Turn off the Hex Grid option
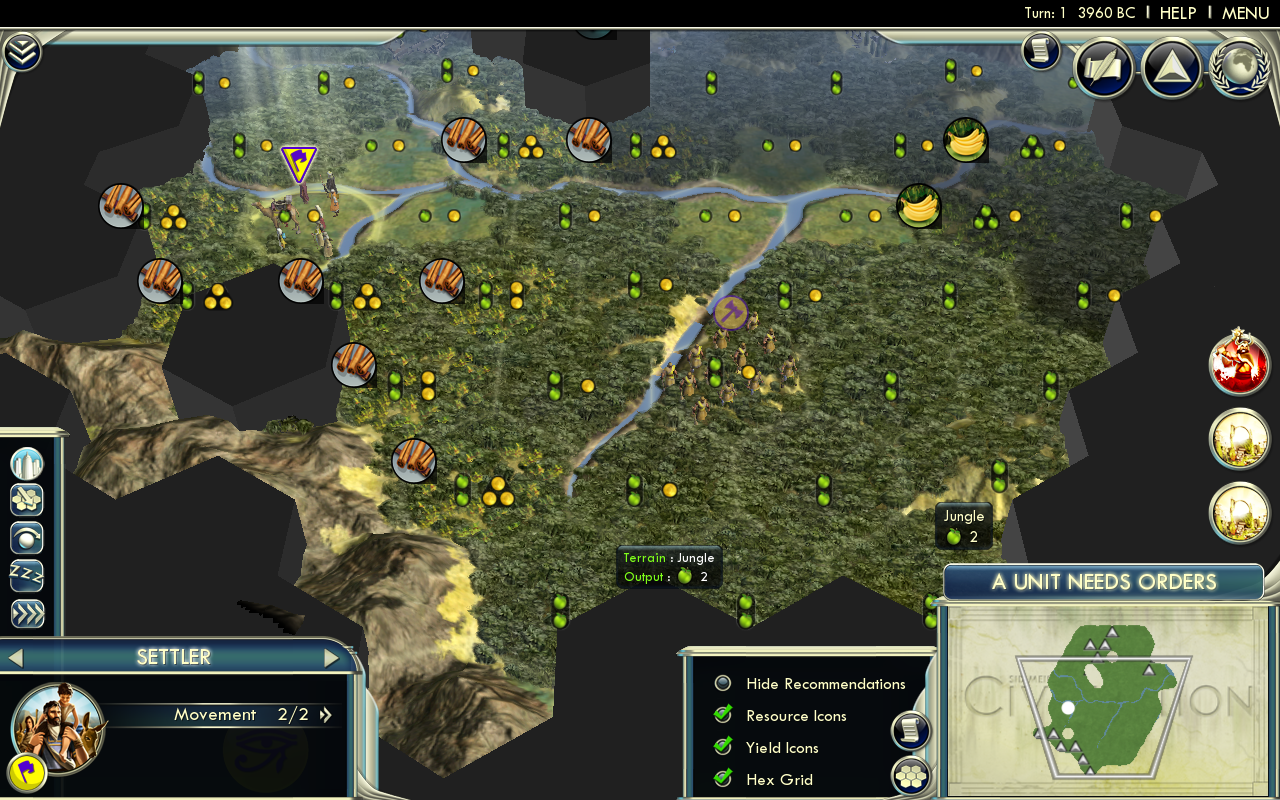The width and height of the screenshot is (1280, 800). (x=723, y=780)
